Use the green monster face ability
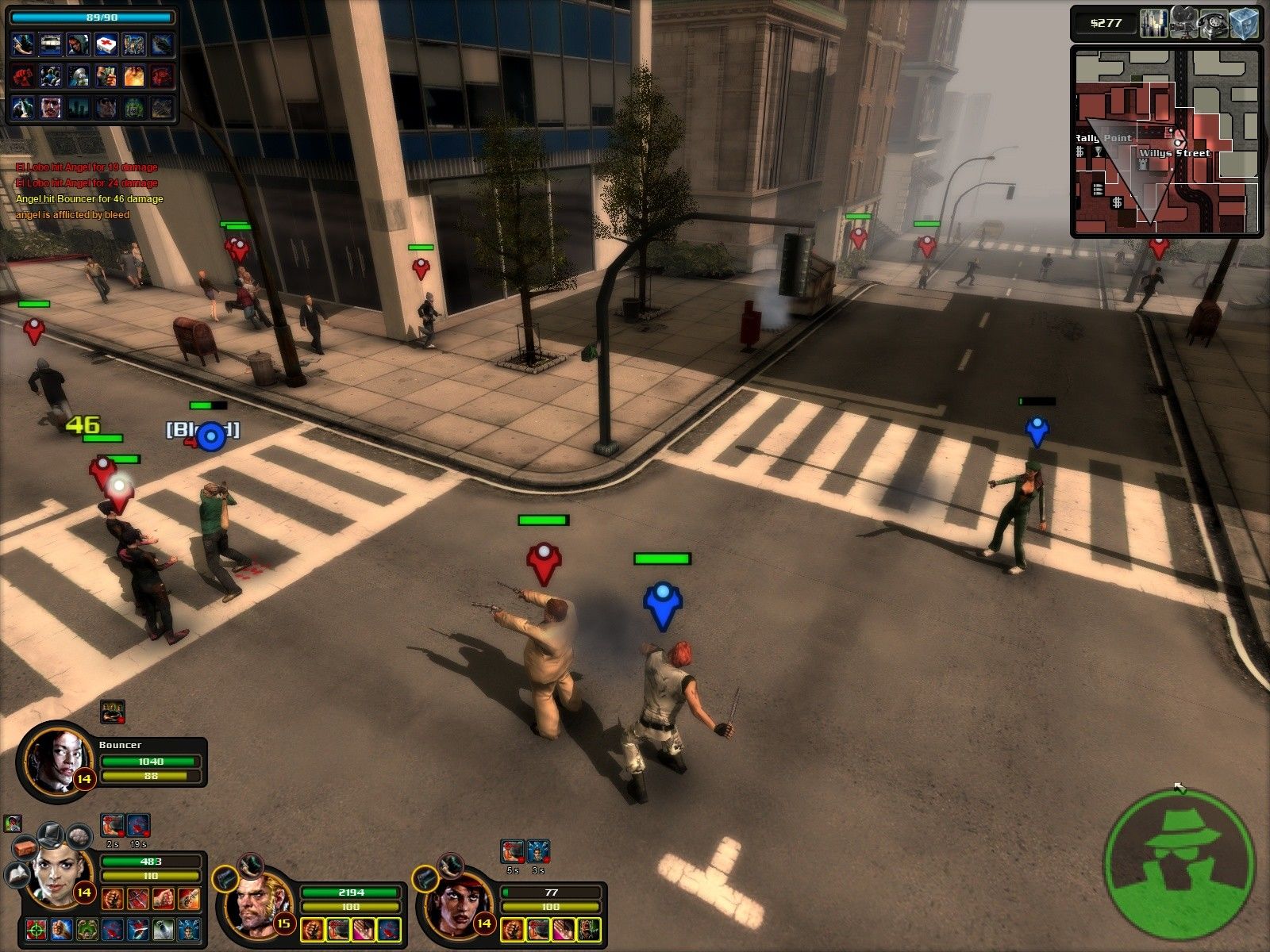 [x=87, y=929]
